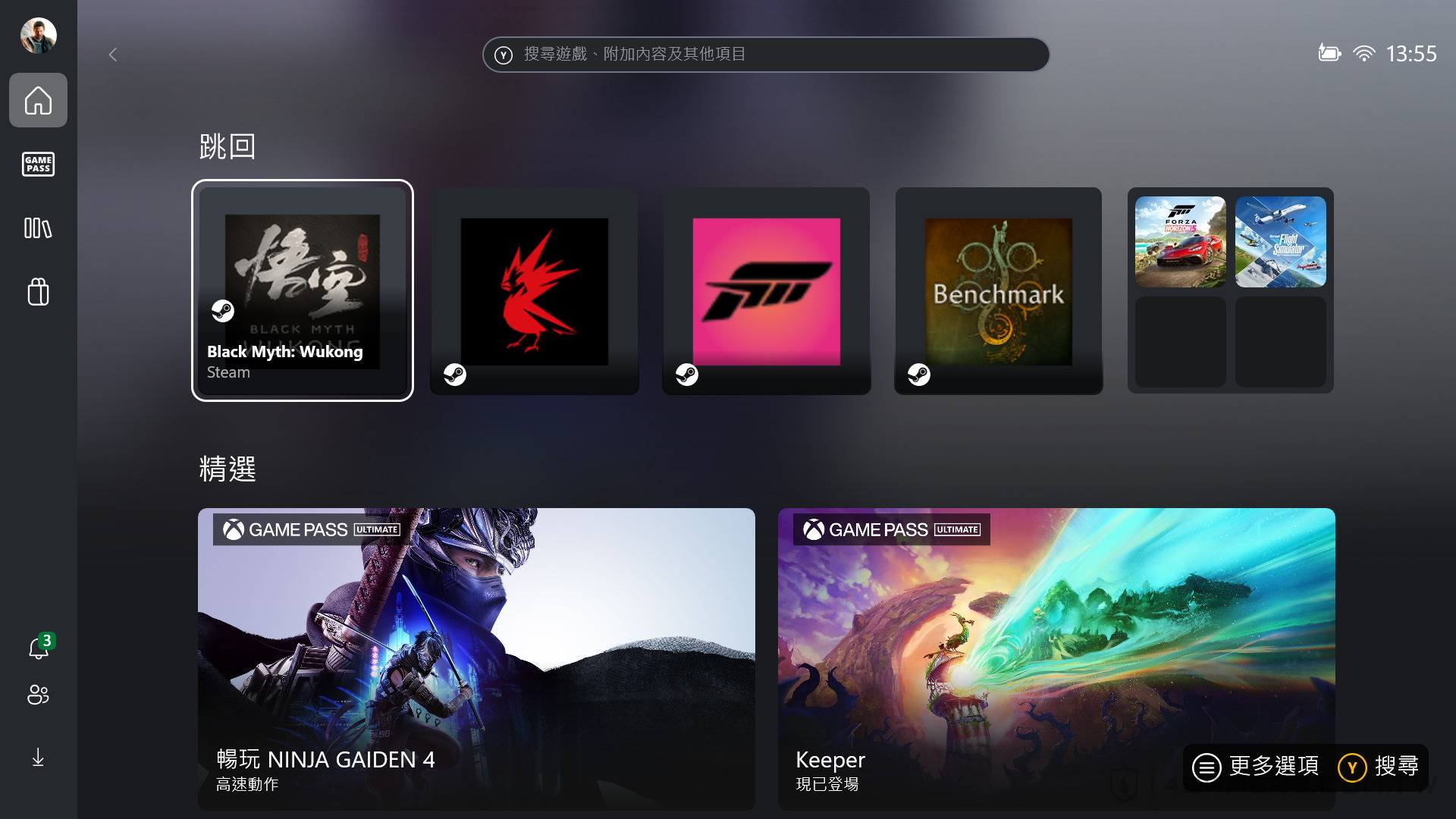Screen dimensions: 1456x819
Task: Launch the Cyberpunk tile in 跳回 row
Action: coord(535,290)
